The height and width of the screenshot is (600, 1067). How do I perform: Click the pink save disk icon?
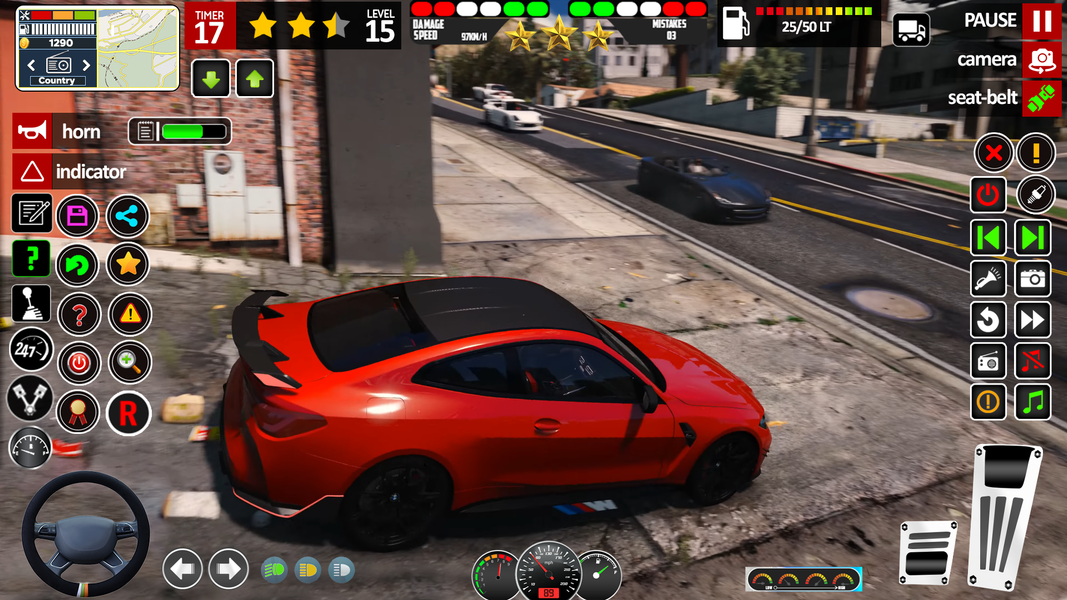77,215
